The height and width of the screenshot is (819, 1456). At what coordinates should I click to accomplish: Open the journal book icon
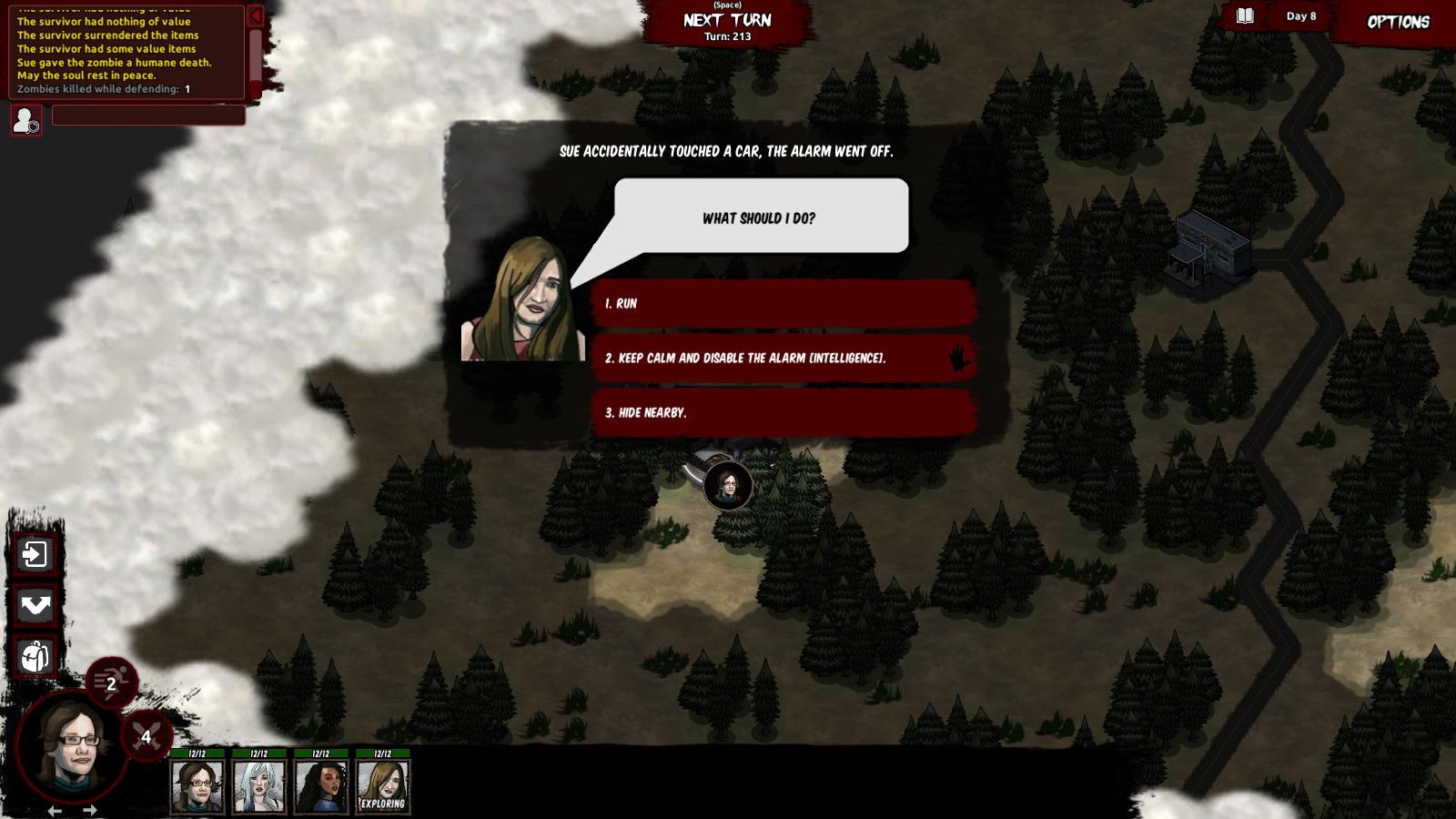click(x=1244, y=16)
